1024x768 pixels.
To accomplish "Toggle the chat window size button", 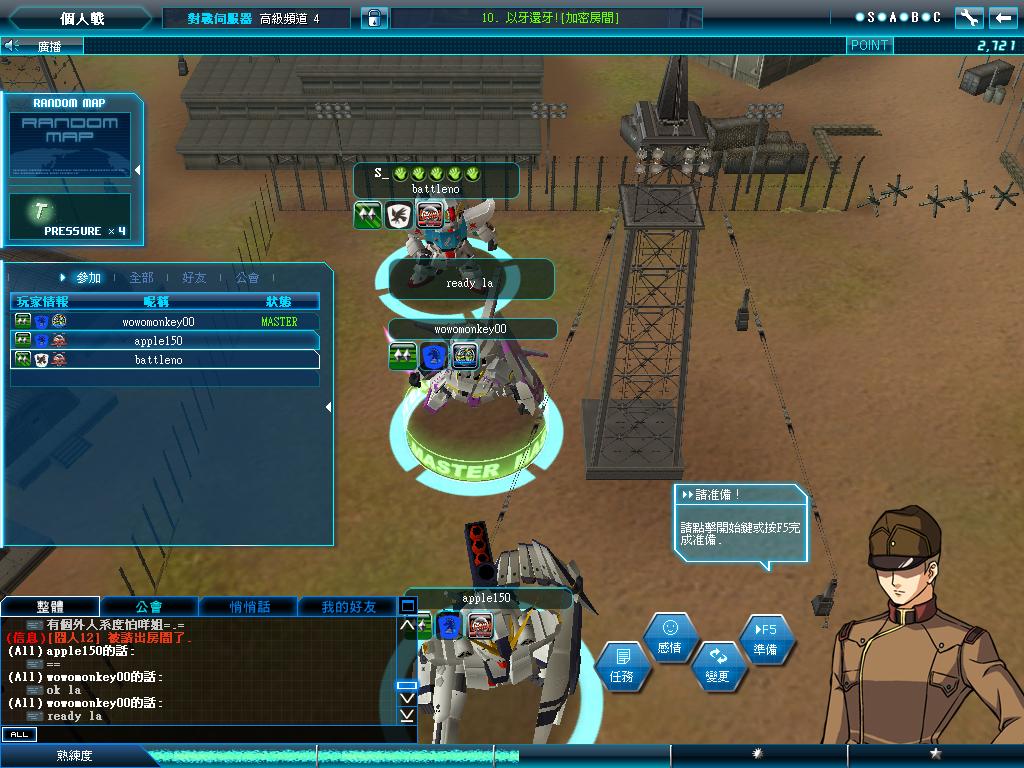I will tap(407, 605).
